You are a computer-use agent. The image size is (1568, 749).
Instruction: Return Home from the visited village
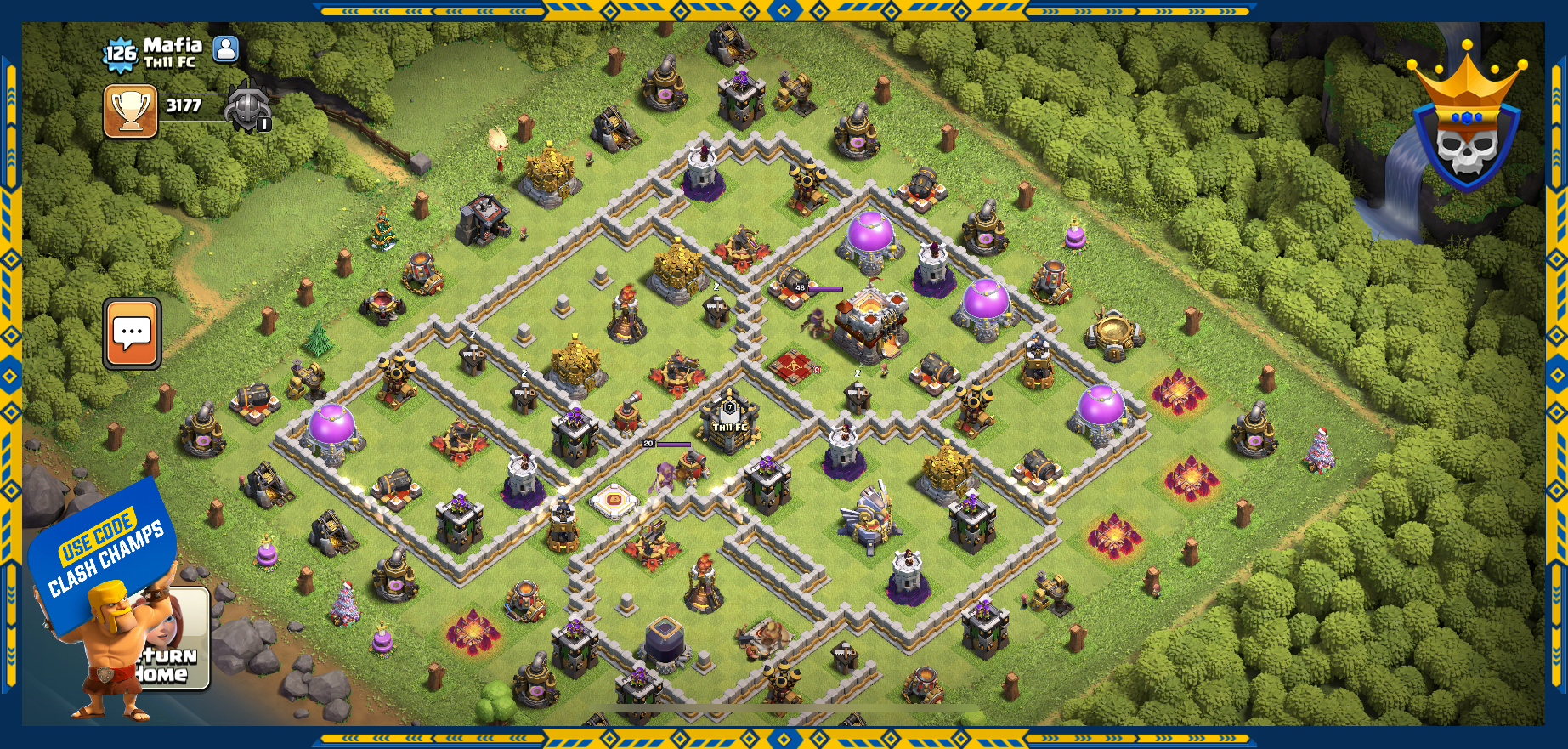[x=175, y=662]
